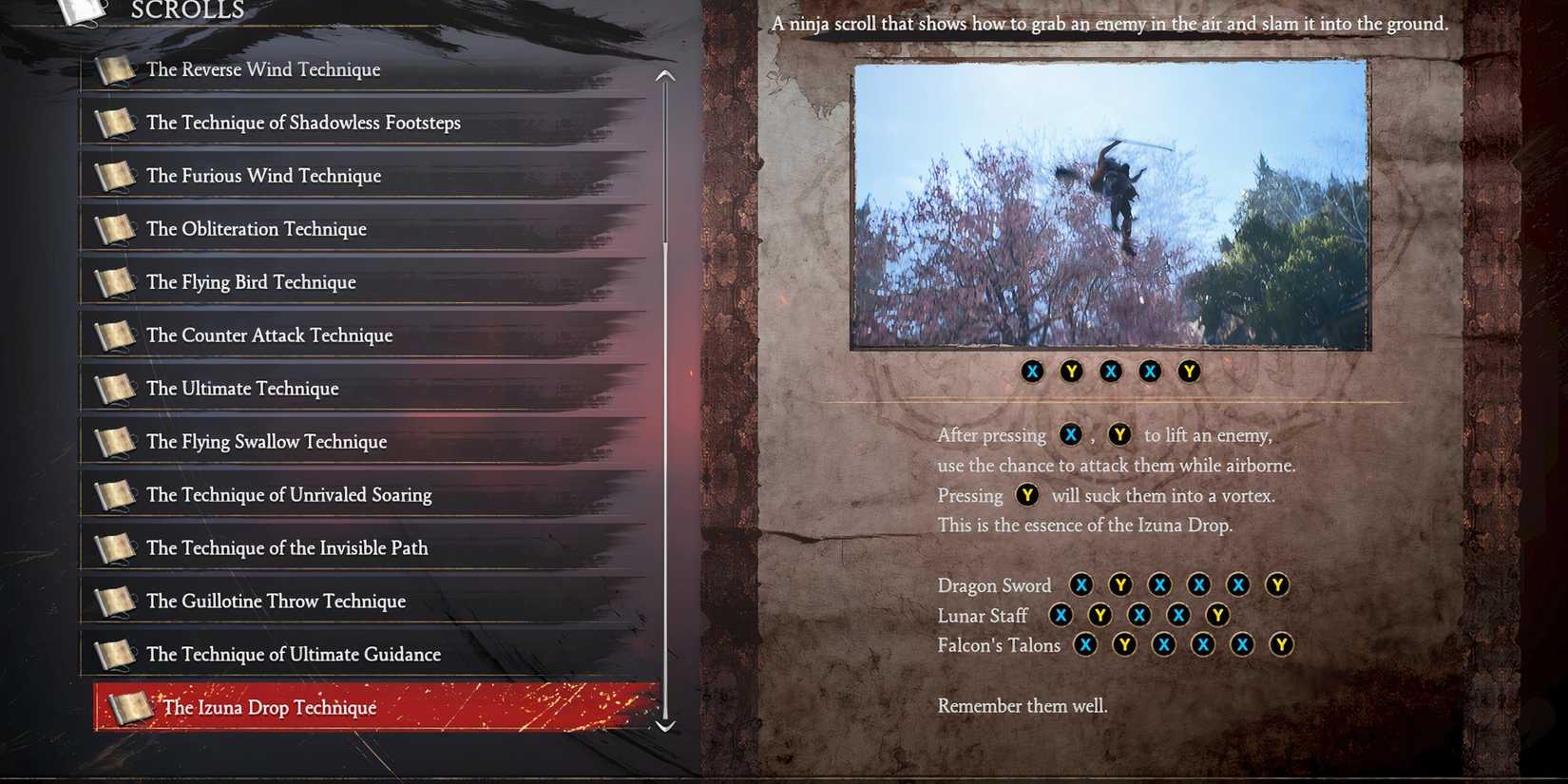Click the scroll icon beside The Reverse Wind Technique
1568x784 pixels.
click(115, 68)
